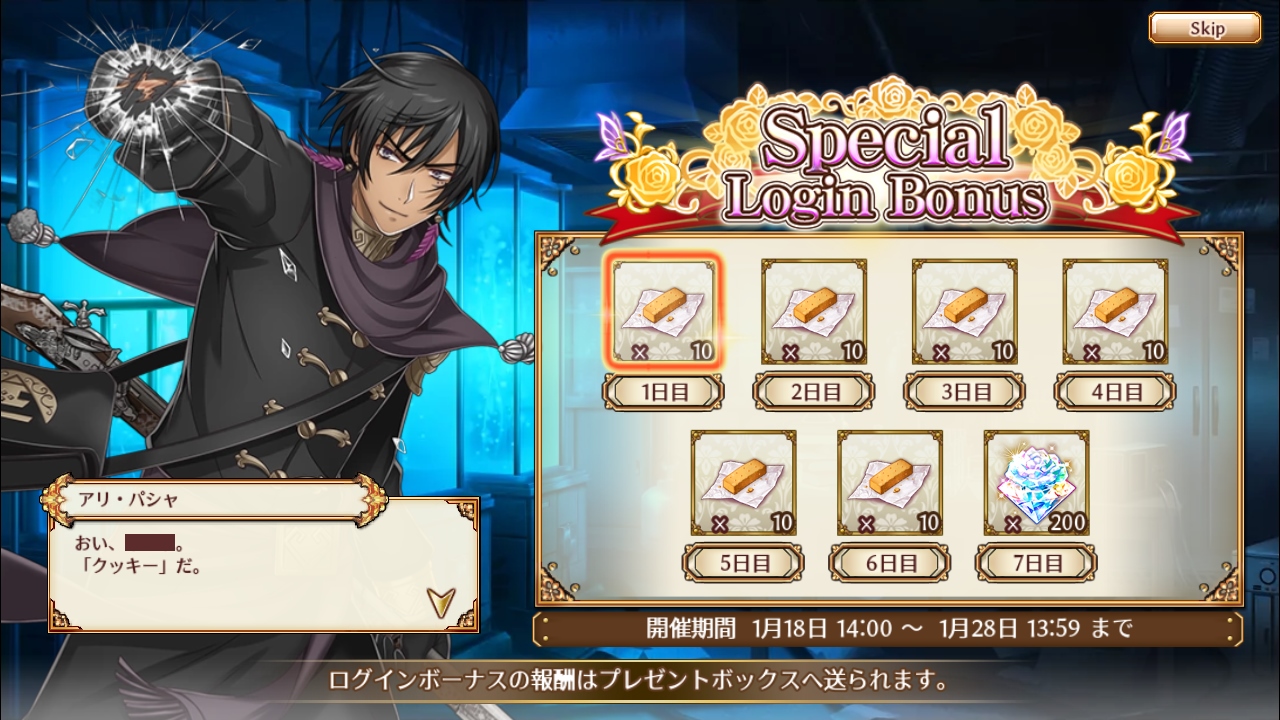Click the 7日目 day label

[1036, 563]
